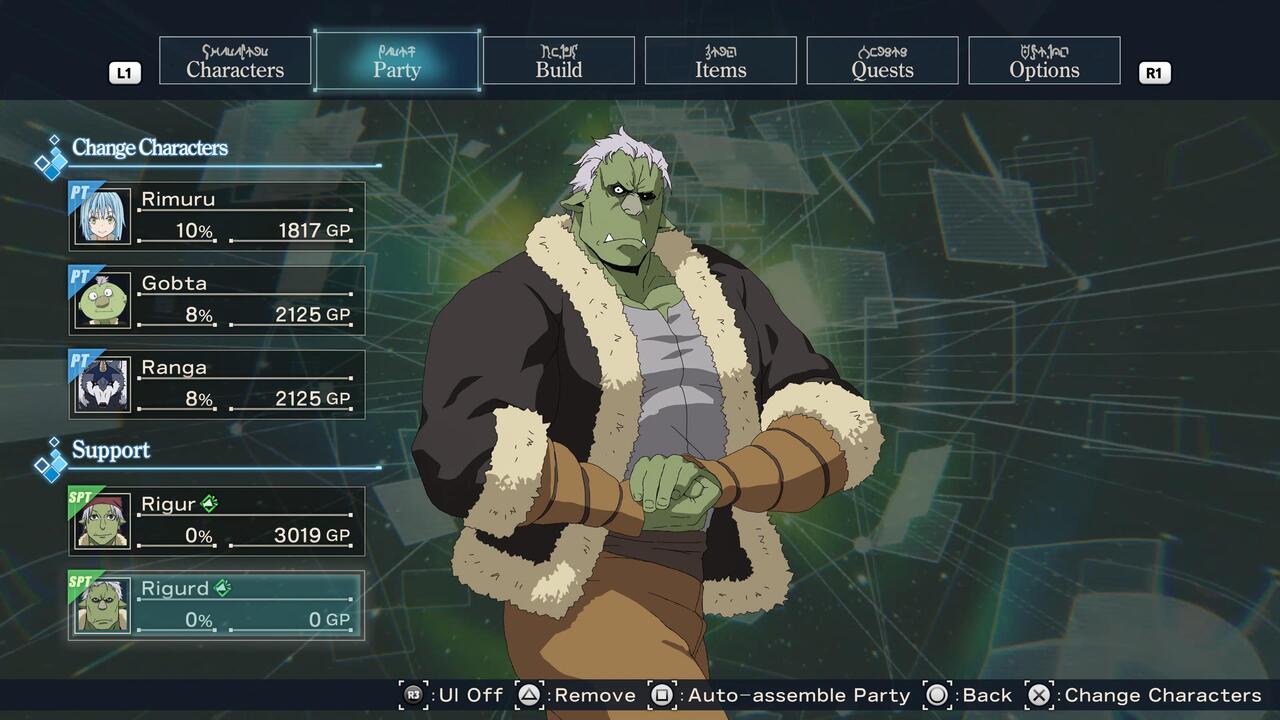The image size is (1280, 720).
Task: Choose the Gobta party slot
Action: (x=217, y=300)
